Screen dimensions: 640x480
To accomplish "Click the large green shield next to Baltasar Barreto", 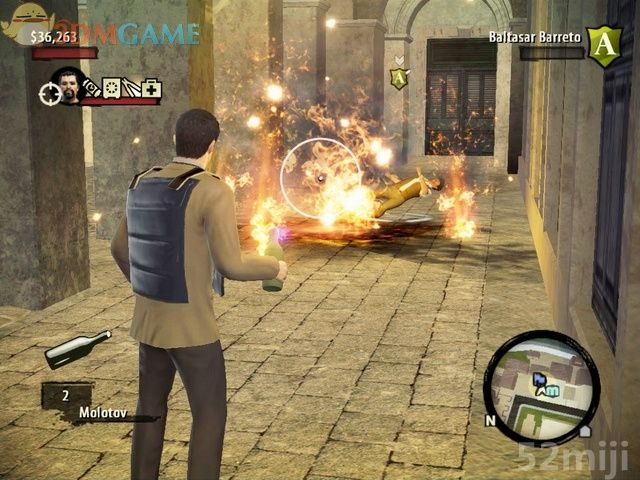I will point(602,45).
